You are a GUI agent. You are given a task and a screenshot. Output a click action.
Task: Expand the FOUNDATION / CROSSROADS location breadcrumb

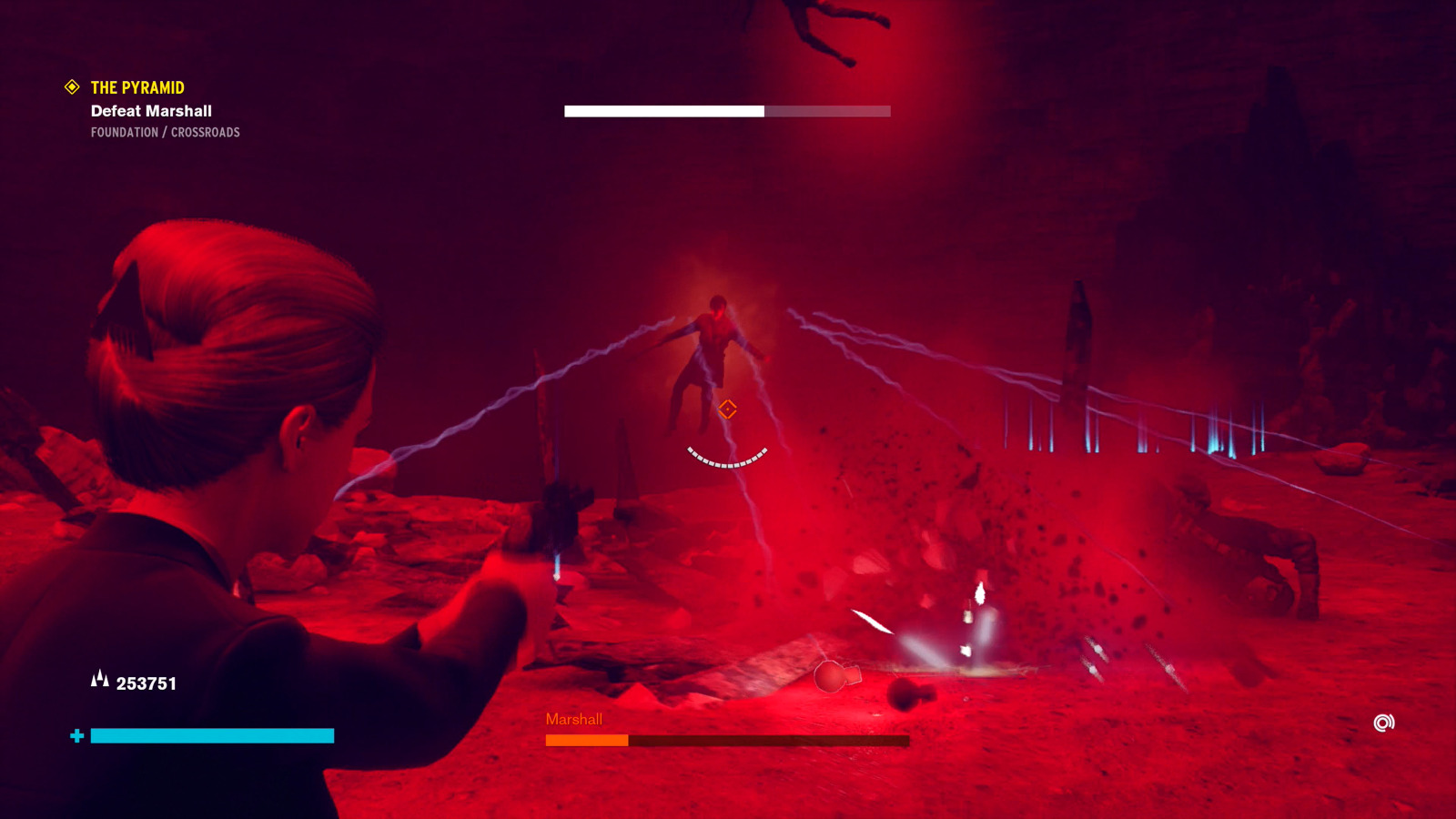click(164, 132)
